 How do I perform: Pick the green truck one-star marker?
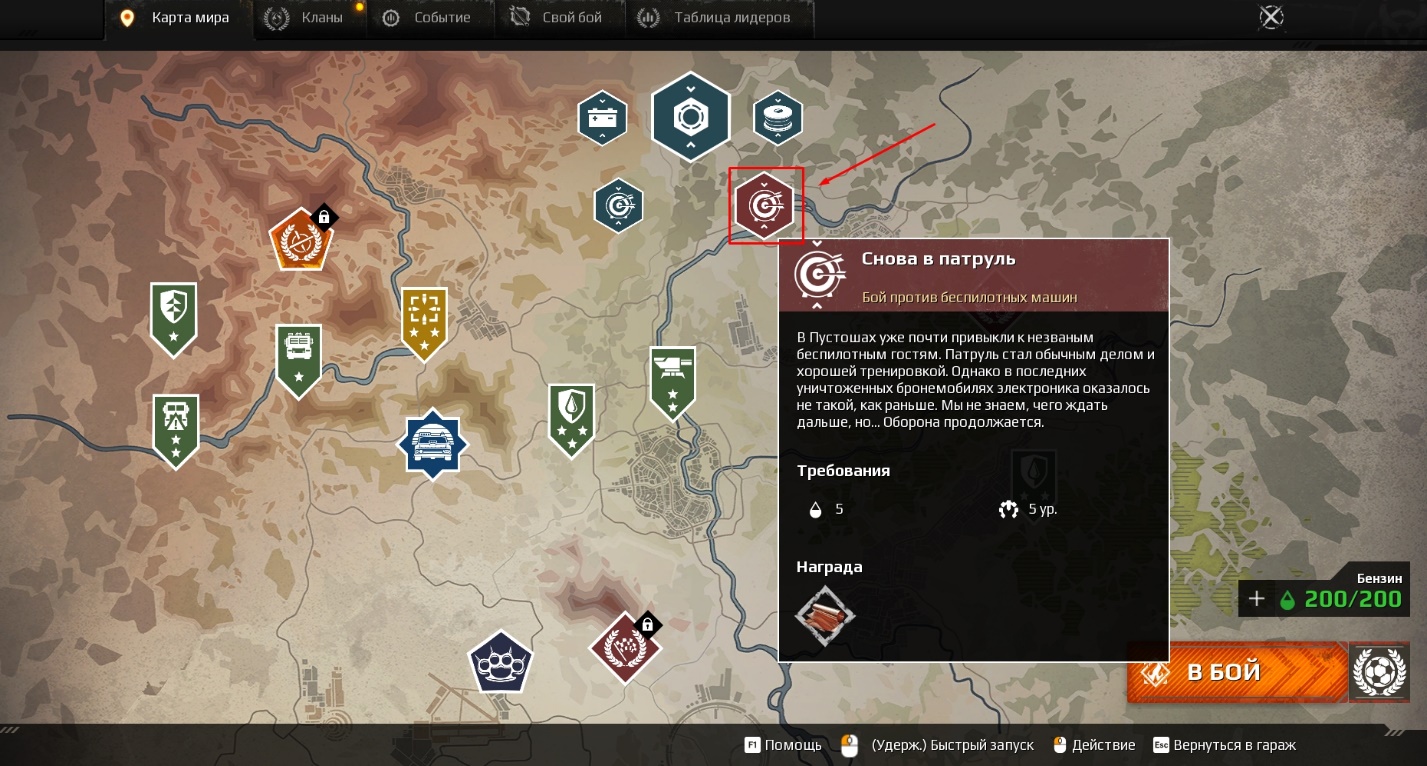(x=298, y=357)
